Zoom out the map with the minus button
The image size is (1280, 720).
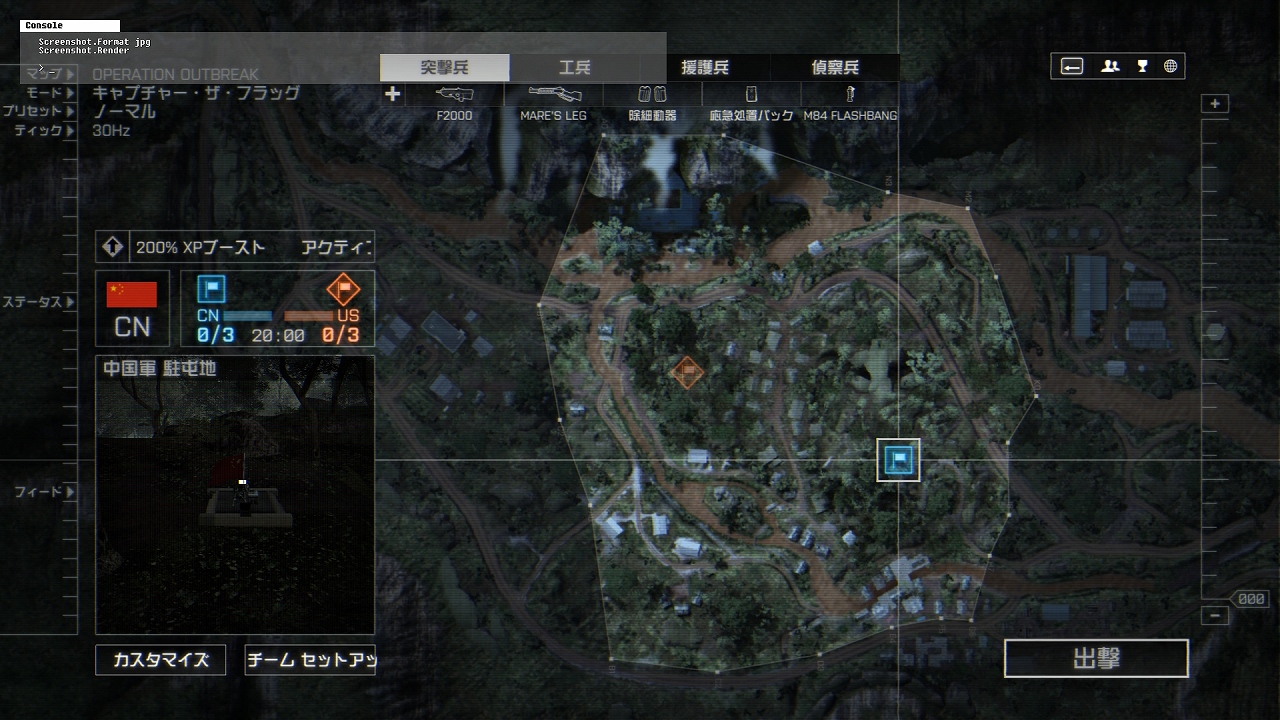(1215, 616)
